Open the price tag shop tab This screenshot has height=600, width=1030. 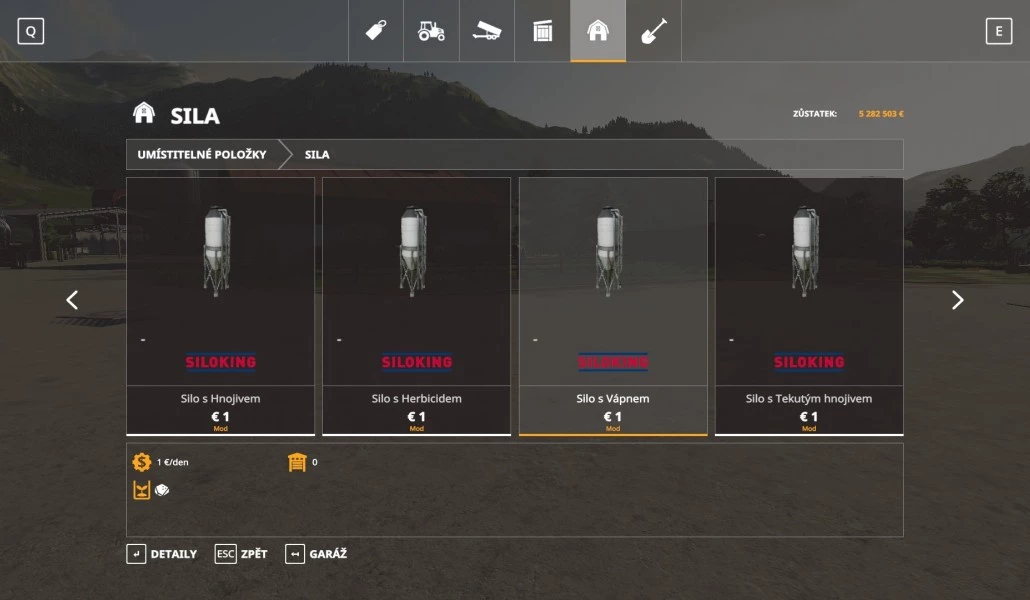click(376, 31)
